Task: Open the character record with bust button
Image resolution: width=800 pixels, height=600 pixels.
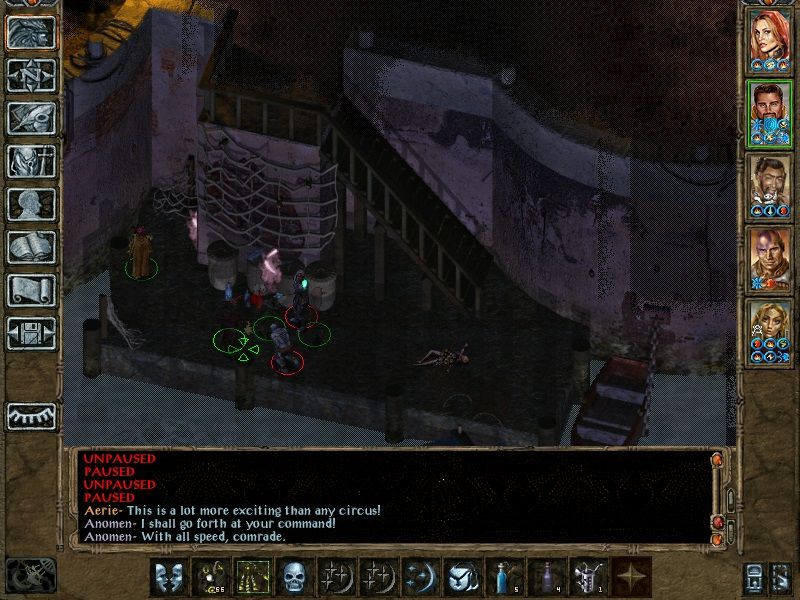Action: pyautogui.click(x=31, y=204)
